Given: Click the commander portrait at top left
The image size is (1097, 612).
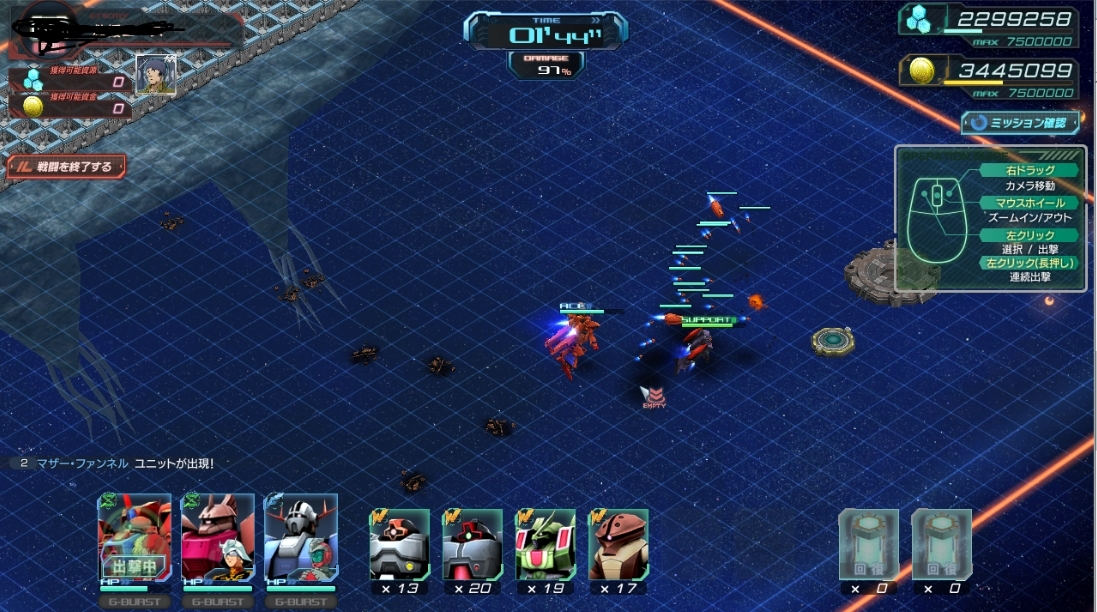Looking at the screenshot, I should click(x=155, y=75).
